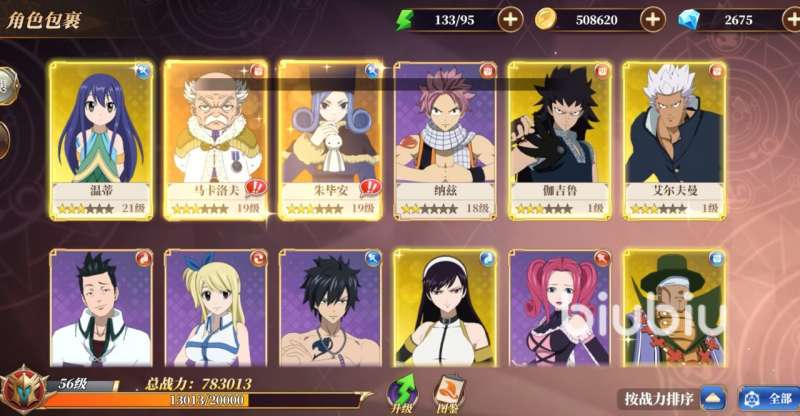Open the 图鉴 codex book
The width and height of the screenshot is (800, 416).
tap(446, 393)
